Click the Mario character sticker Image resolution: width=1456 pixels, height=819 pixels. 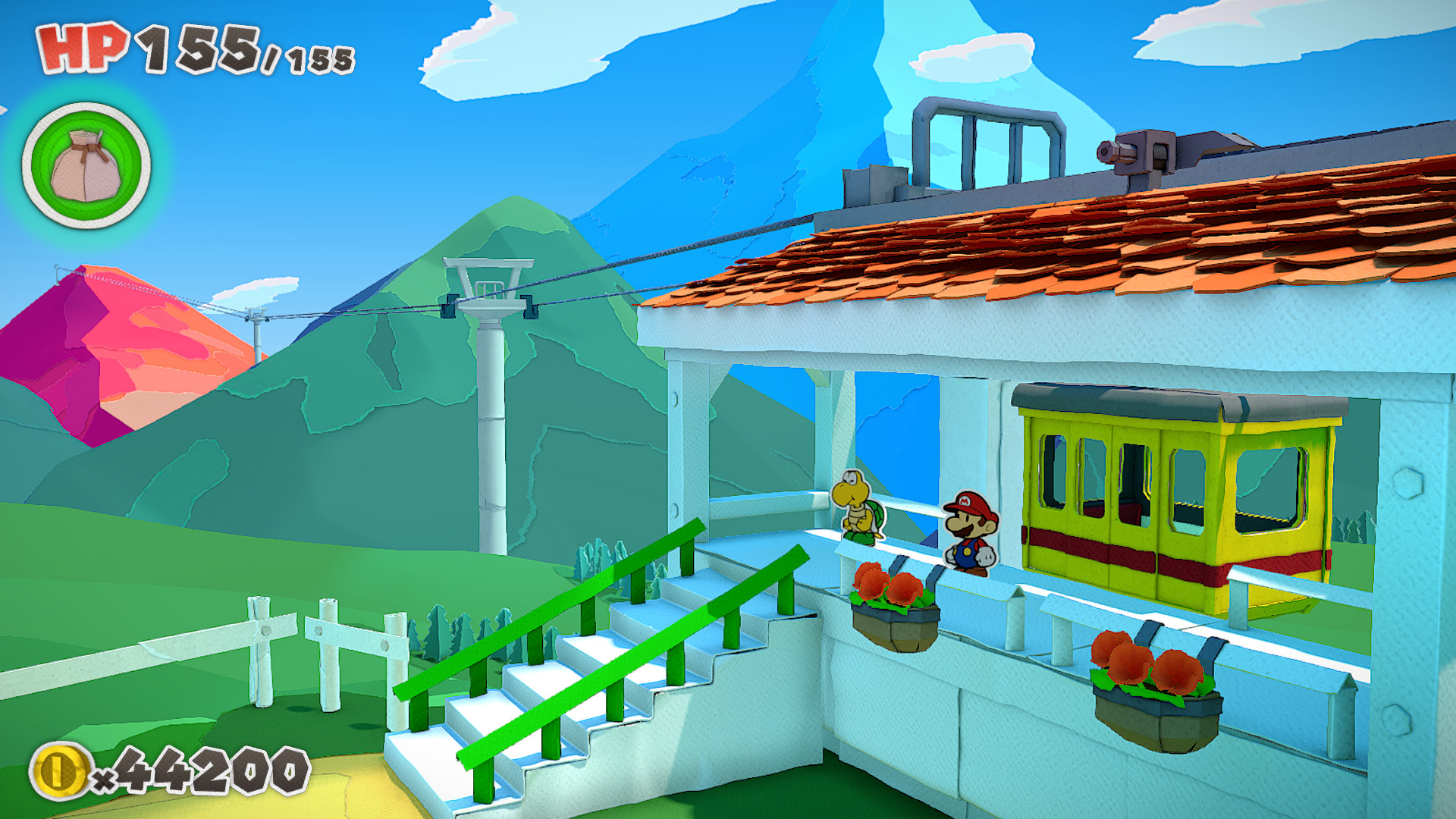[x=971, y=531]
